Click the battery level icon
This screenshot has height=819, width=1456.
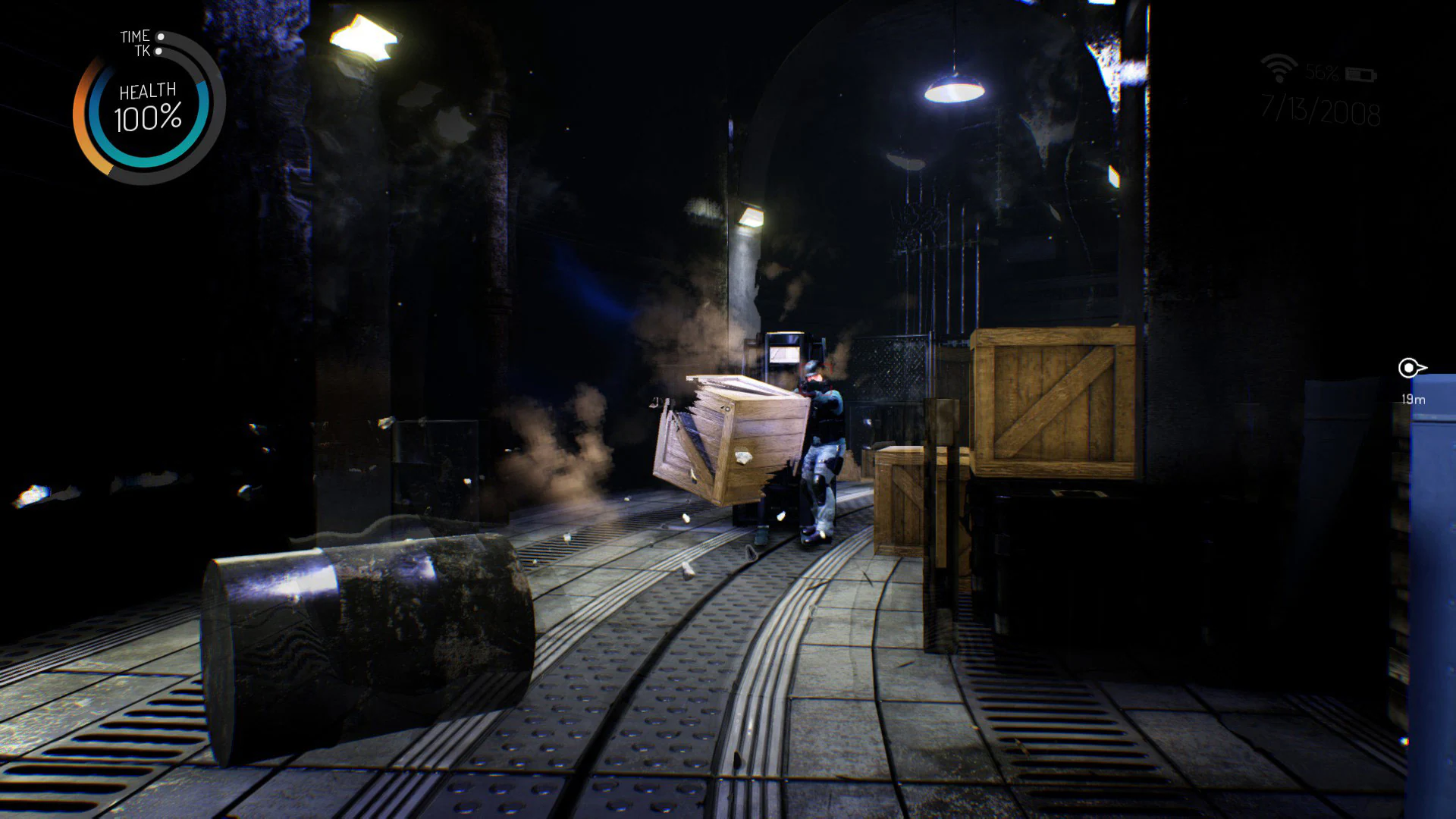click(x=1360, y=74)
